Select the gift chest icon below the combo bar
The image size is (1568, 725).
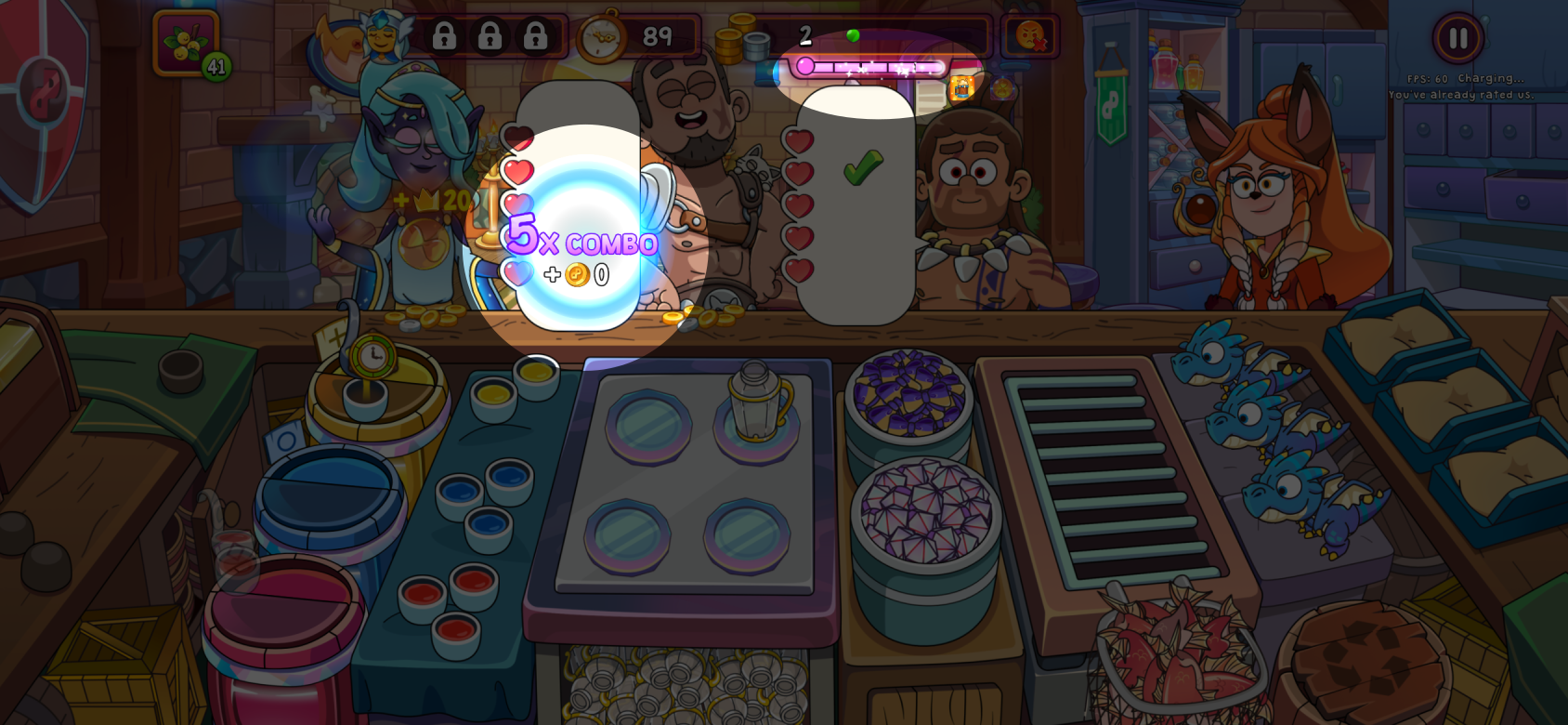click(x=961, y=87)
